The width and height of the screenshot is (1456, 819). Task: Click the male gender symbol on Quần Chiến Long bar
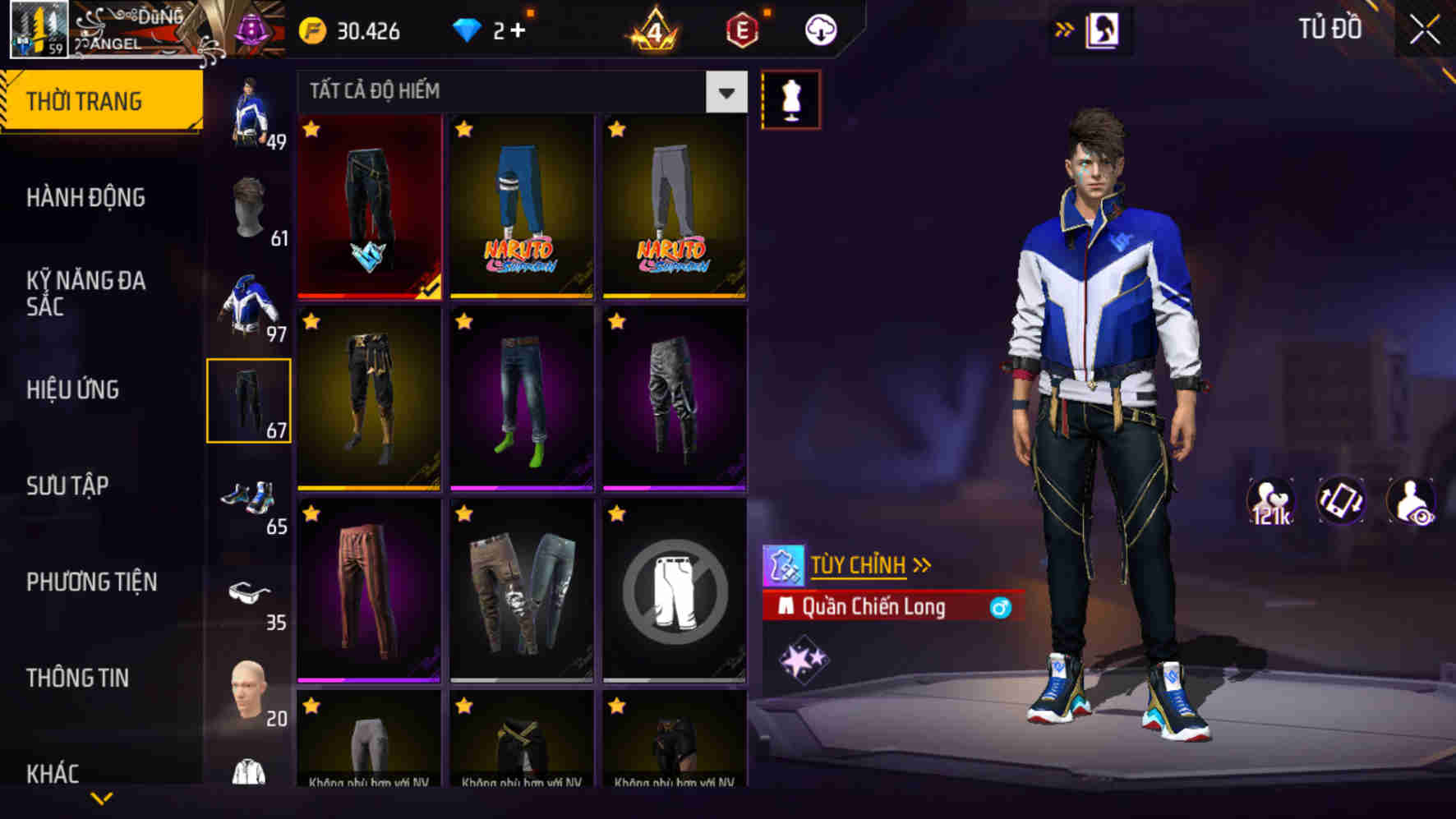[1000, 607]
